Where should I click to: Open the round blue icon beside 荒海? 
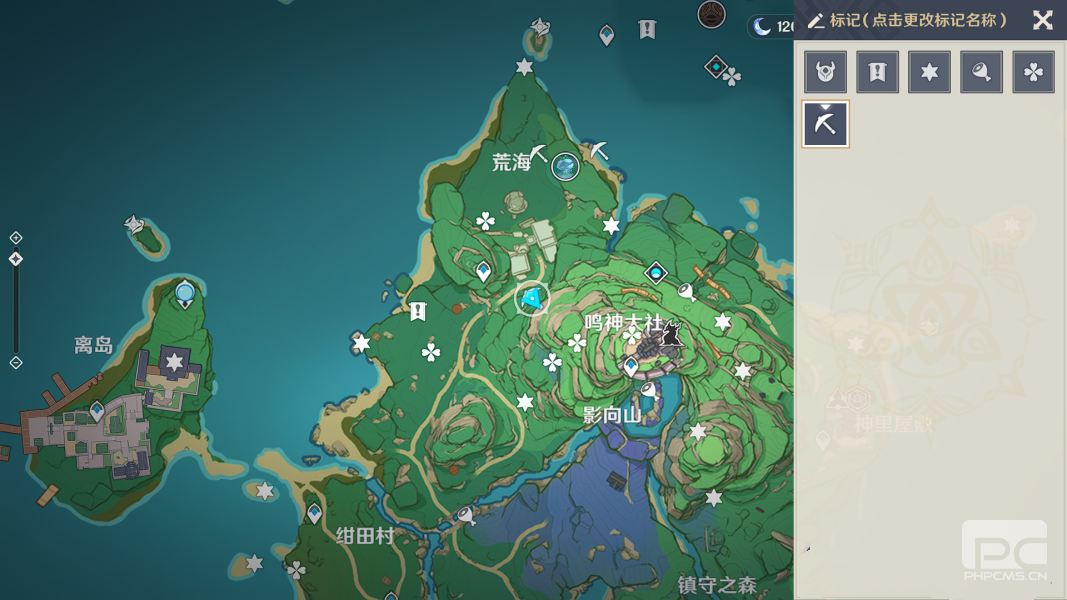[566, 166]
